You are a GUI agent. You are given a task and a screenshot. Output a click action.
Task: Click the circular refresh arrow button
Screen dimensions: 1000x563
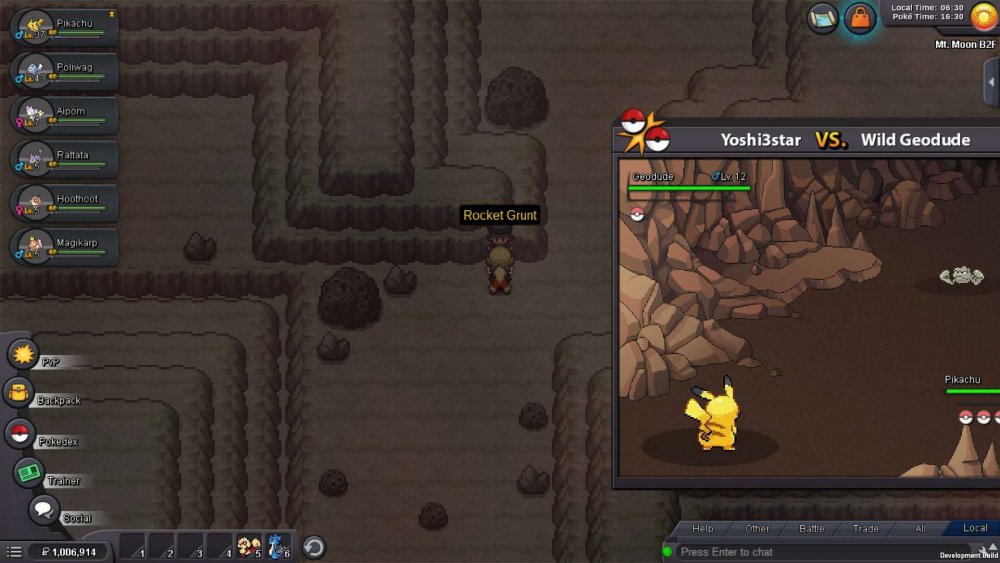pos(314,547)
